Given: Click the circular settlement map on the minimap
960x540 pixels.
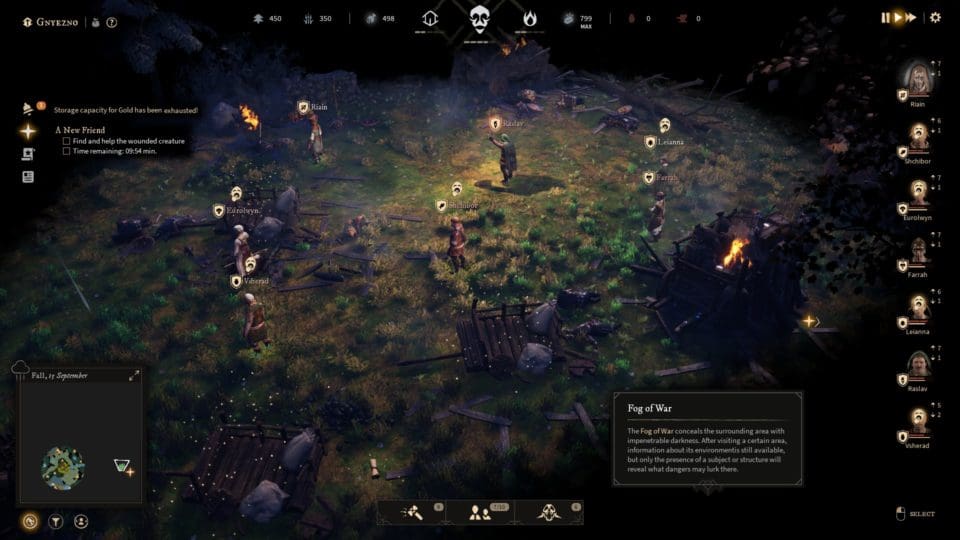Looking at the screenshot, I should pos(63,467).
